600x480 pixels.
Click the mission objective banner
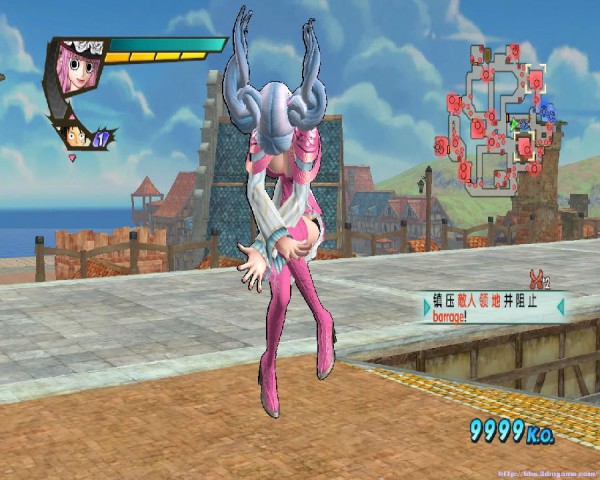493,307
